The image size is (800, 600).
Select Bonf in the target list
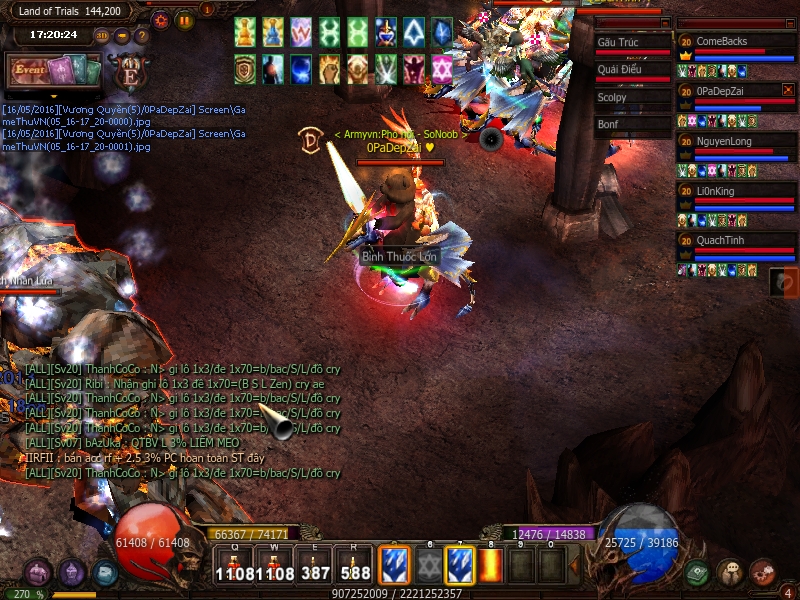(x=632, y=126)
